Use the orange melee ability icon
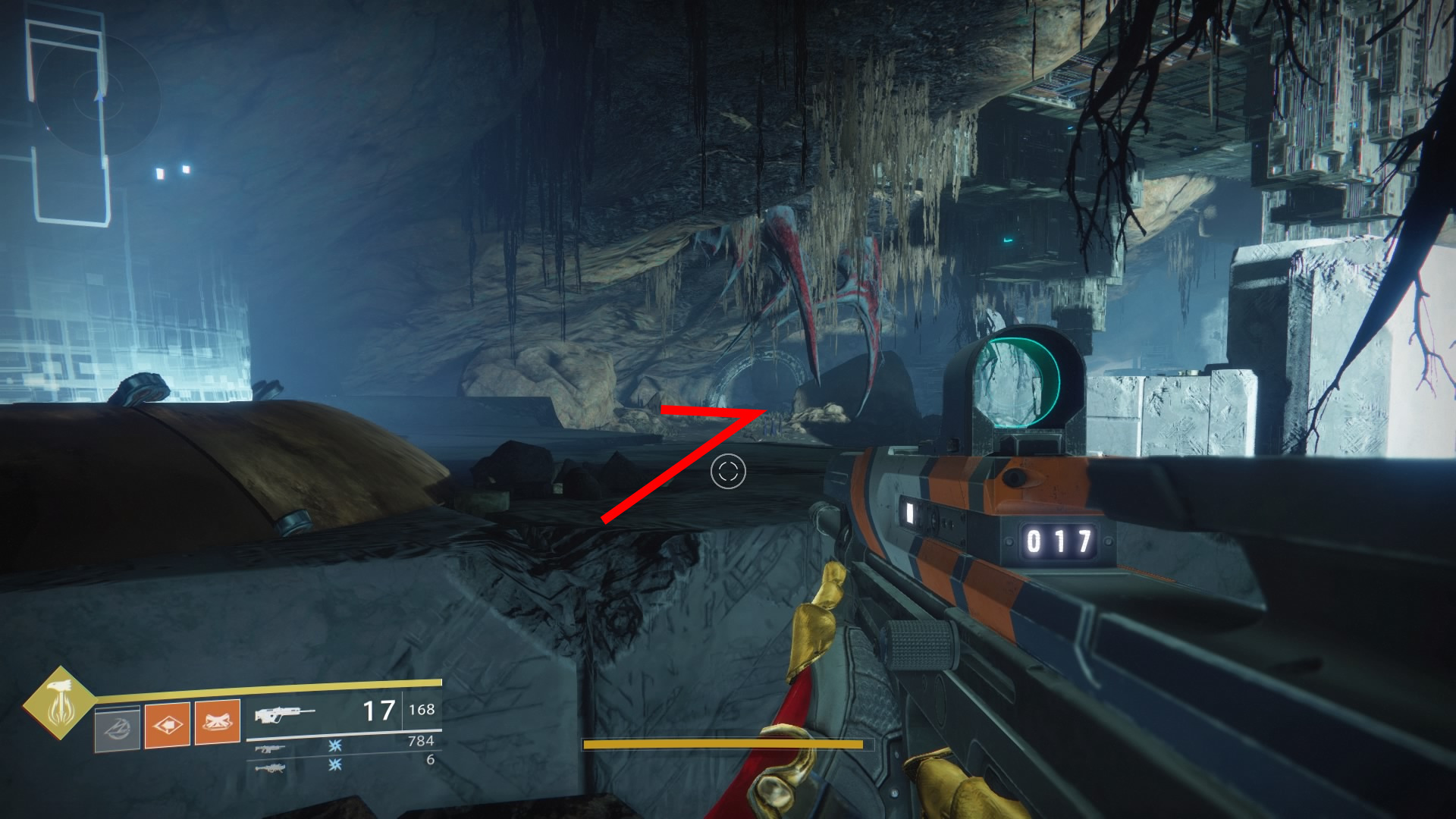This screenshot has width=1456, height=819. coord(167,725)
